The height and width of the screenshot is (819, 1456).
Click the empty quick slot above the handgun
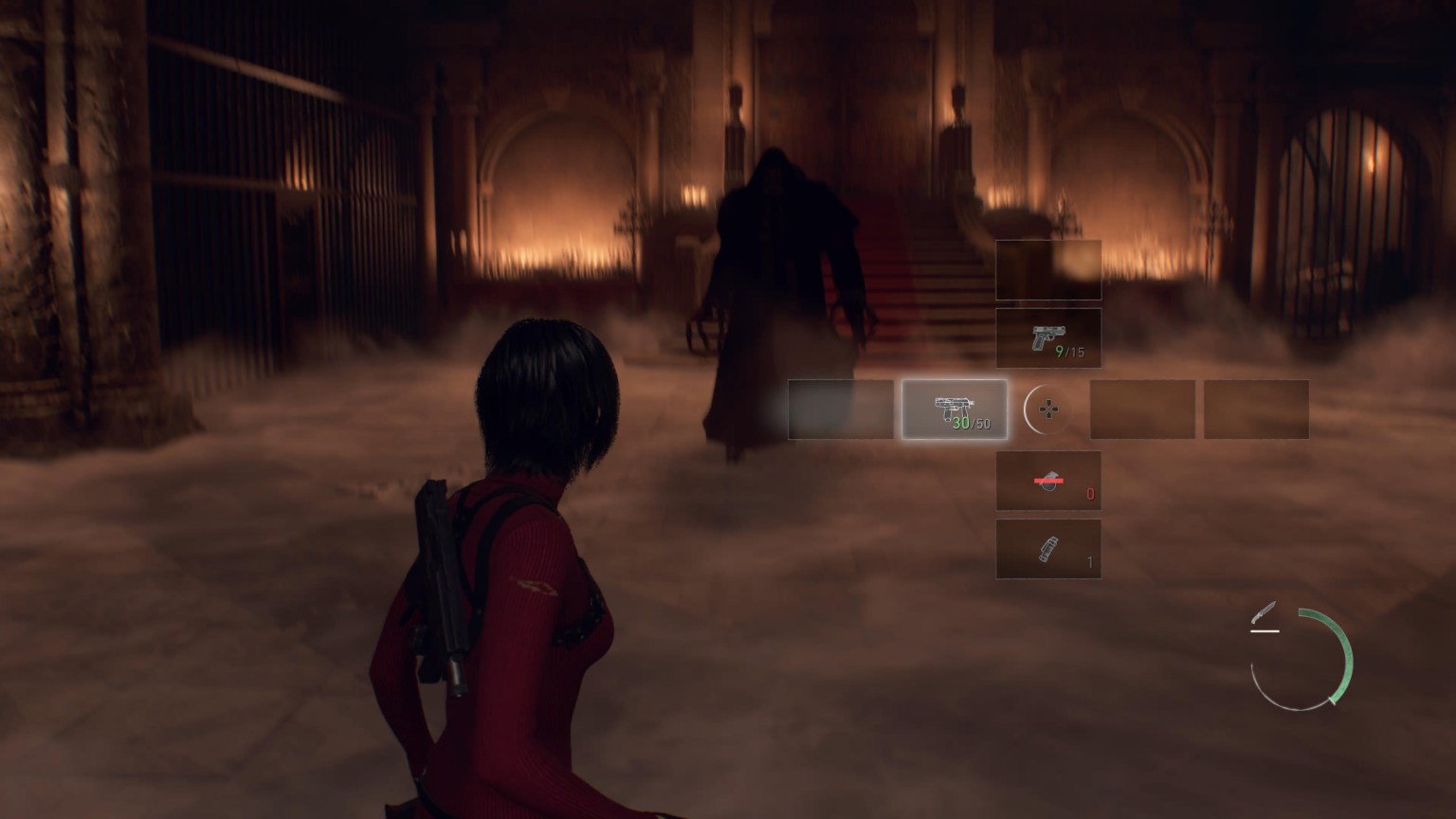[1048, 272]
